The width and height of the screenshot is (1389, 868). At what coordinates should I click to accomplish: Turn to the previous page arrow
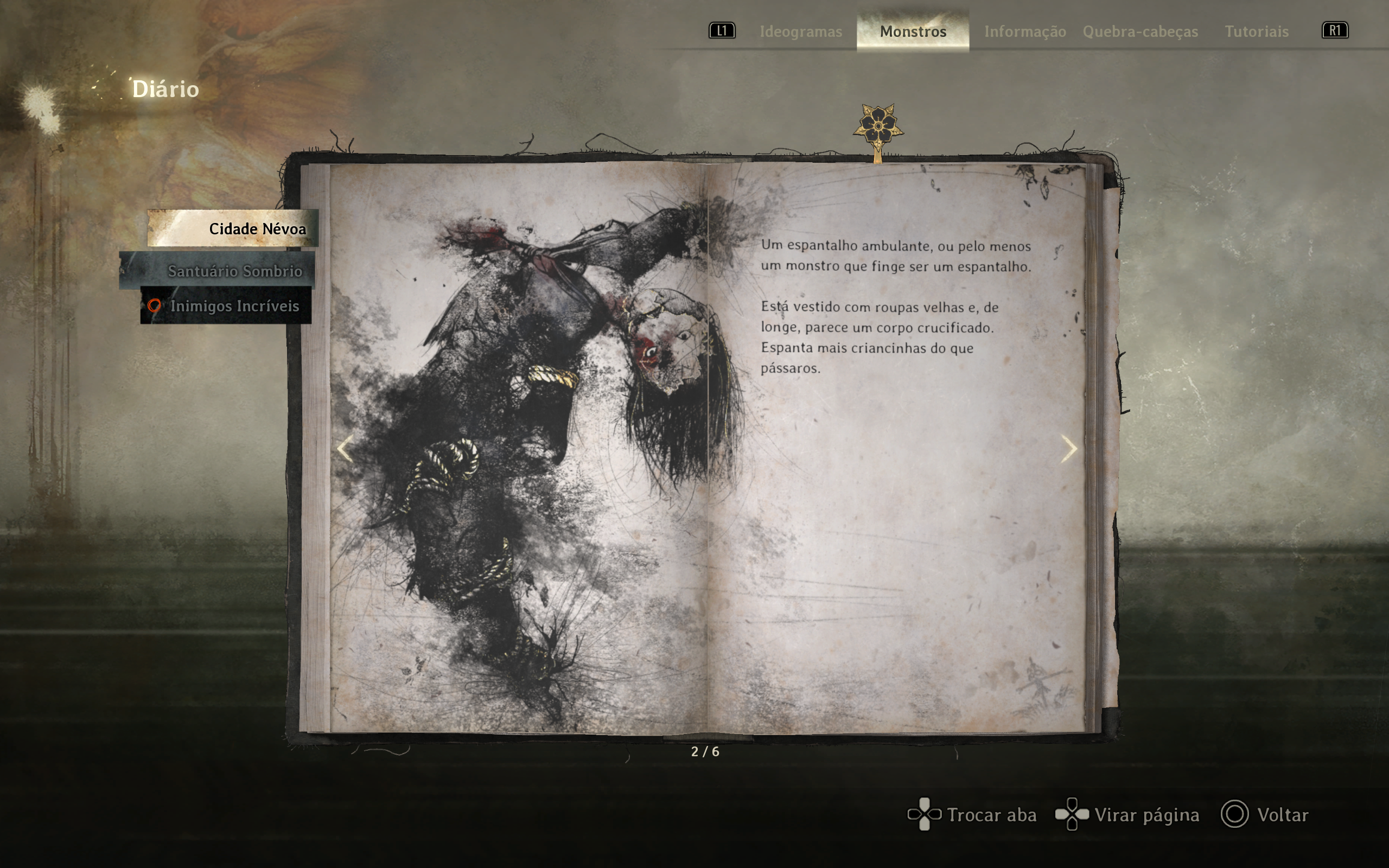point(345,449)
